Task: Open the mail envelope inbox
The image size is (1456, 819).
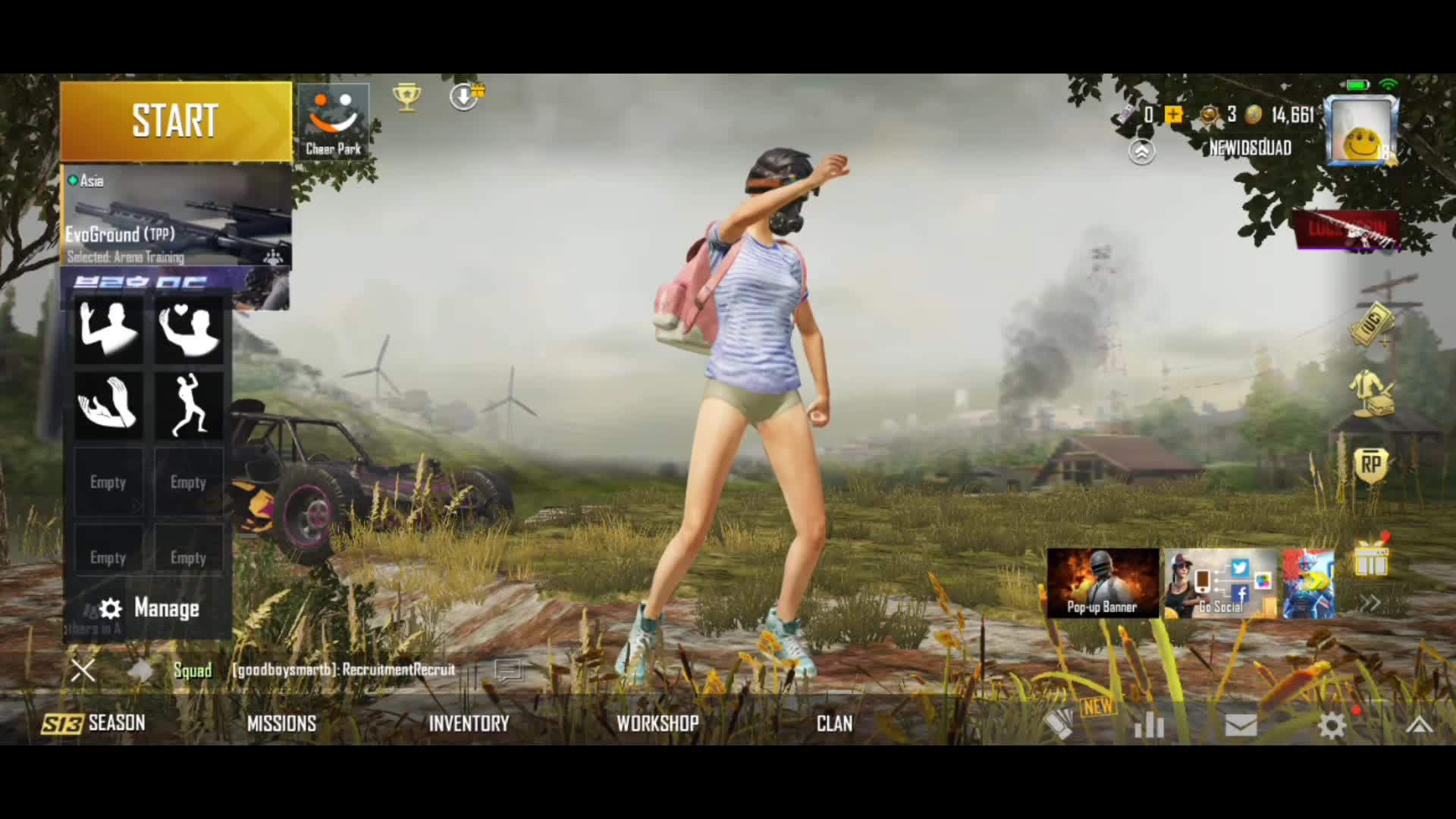Action: click(x=1241, y=726)
